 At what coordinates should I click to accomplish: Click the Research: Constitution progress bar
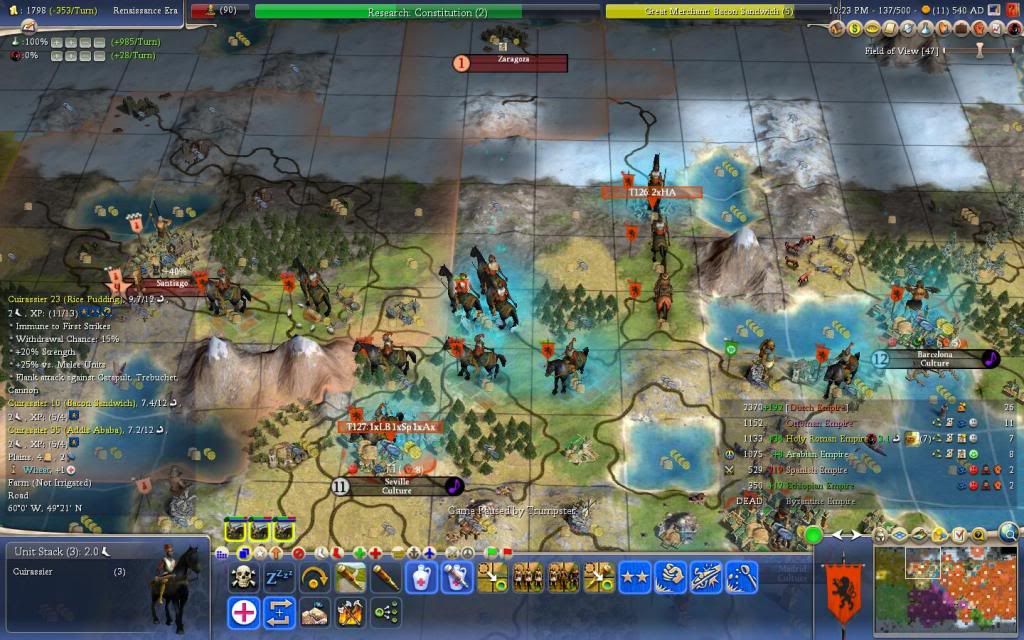(426, 12)
